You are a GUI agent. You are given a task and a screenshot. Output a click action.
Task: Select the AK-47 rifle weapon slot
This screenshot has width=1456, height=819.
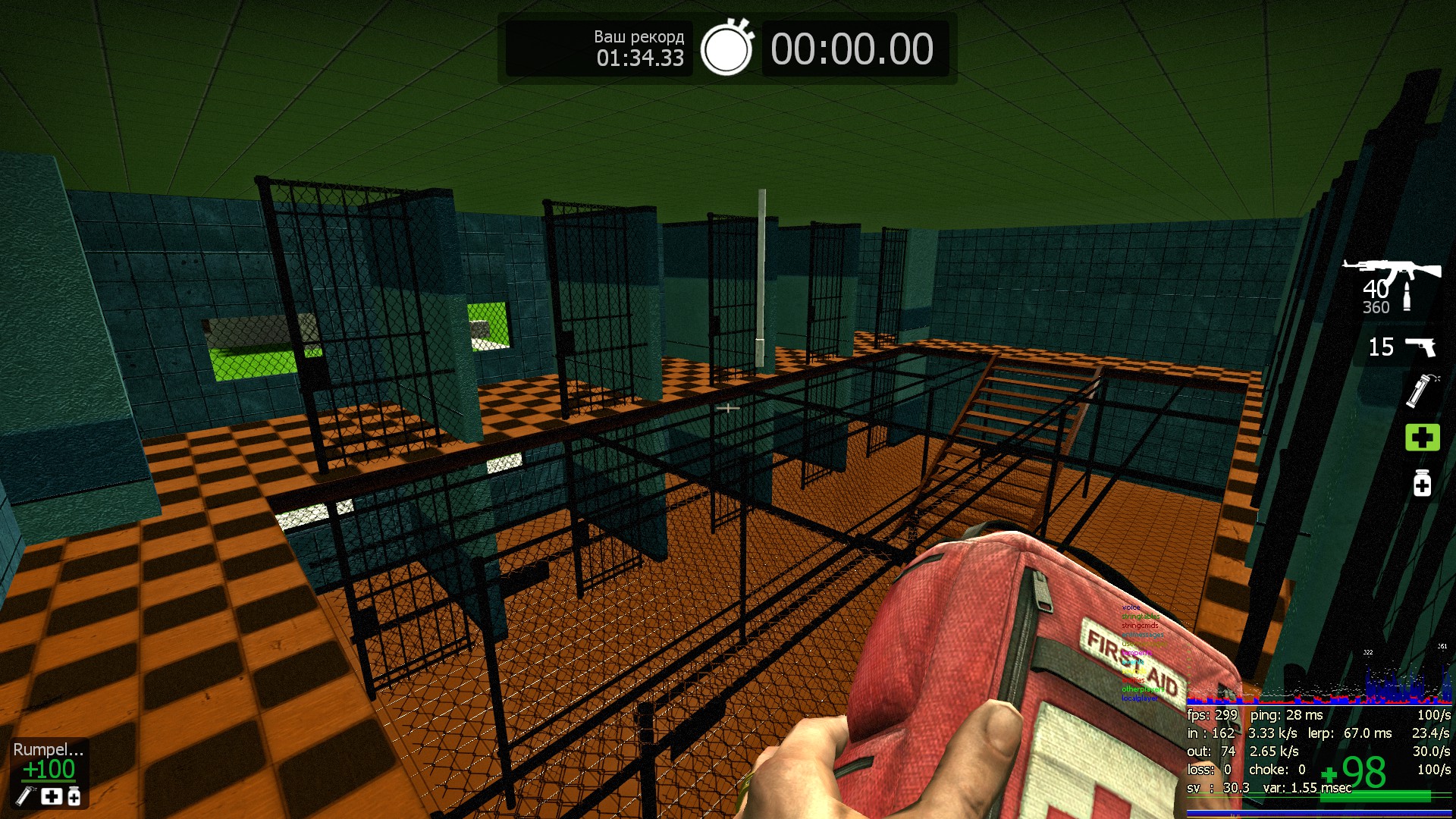[1392, 271]
